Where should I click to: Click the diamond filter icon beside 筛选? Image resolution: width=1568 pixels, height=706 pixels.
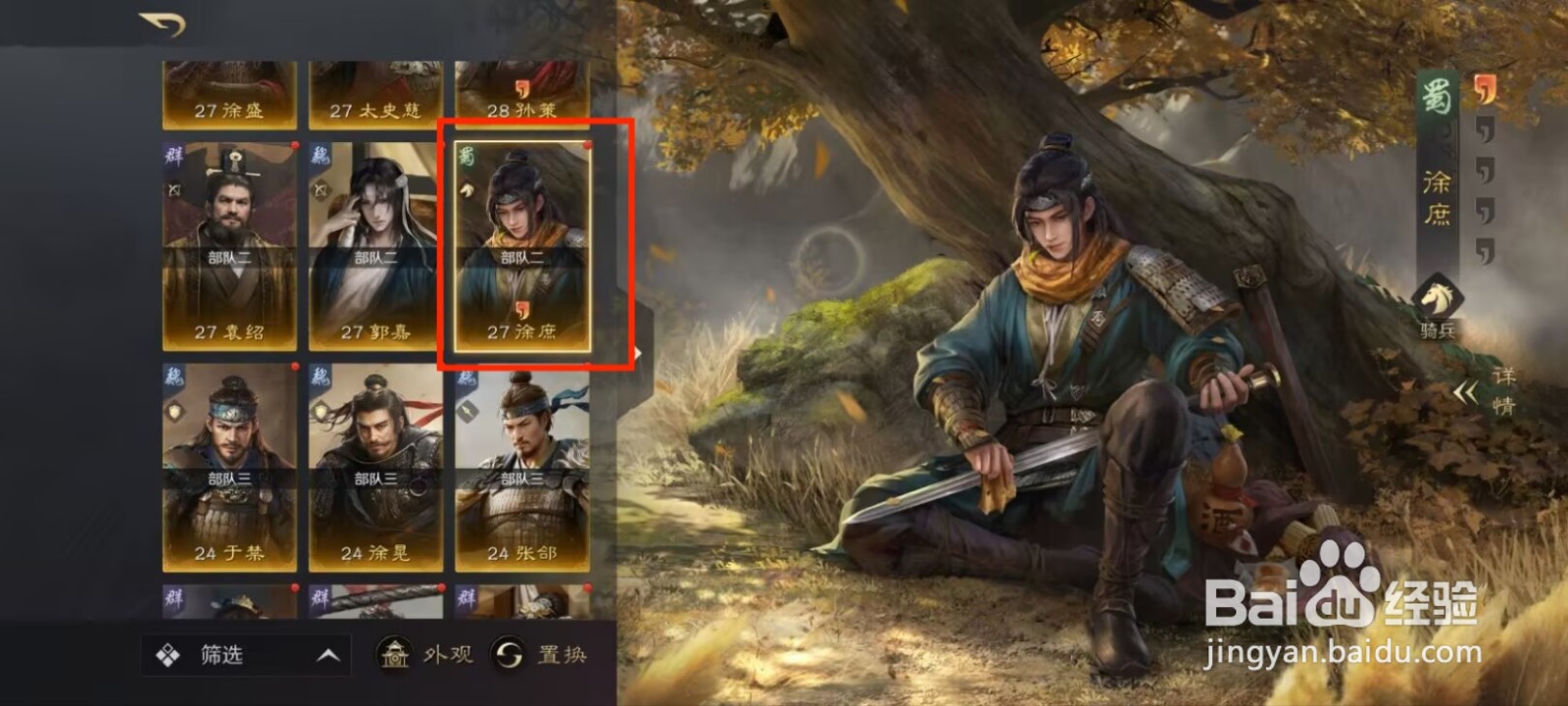[x=169, y=653]
